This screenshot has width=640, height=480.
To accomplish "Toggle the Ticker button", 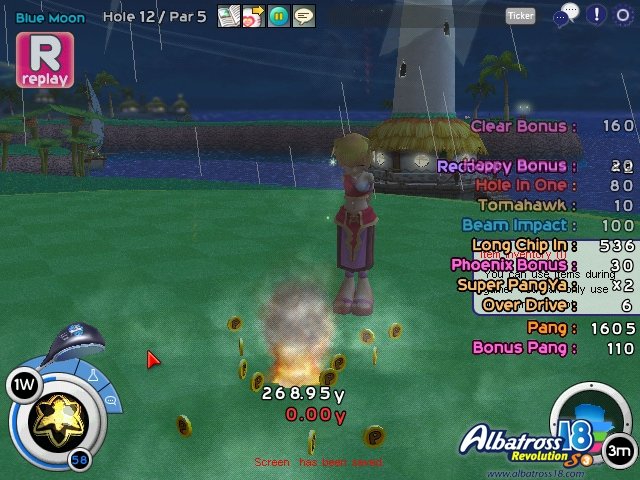I will (x=521, y=15).
